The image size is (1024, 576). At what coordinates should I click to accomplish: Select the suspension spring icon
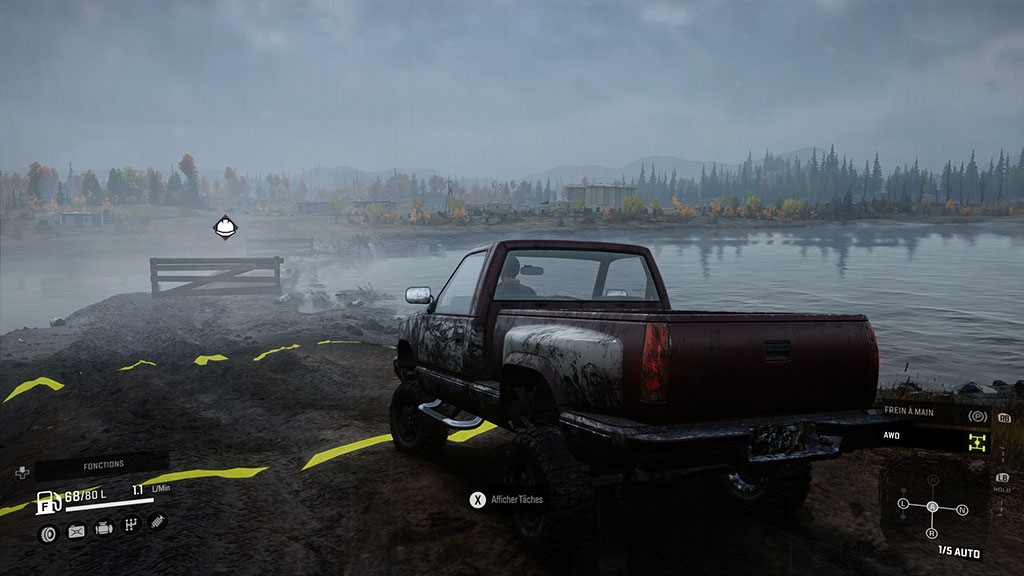[157, 521]
